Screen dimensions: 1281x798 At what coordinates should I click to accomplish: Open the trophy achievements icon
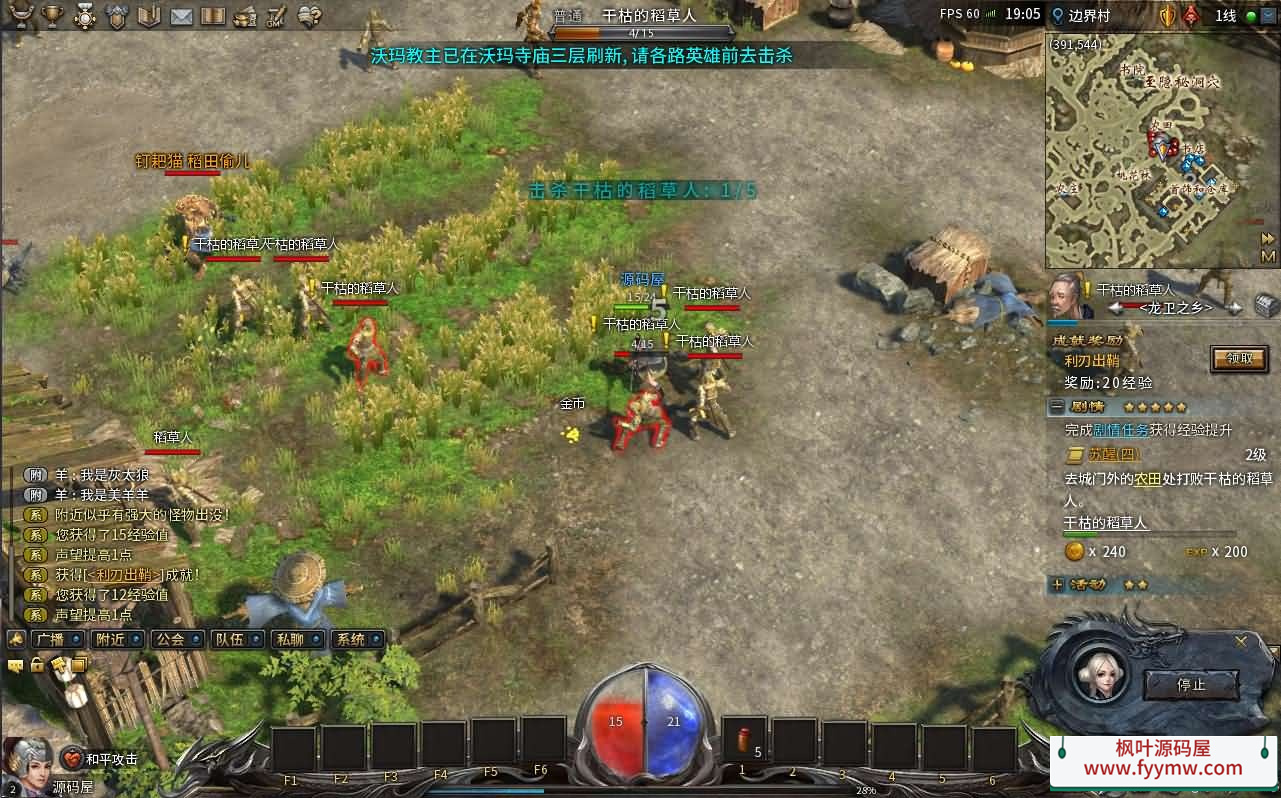tap(54, 16)
